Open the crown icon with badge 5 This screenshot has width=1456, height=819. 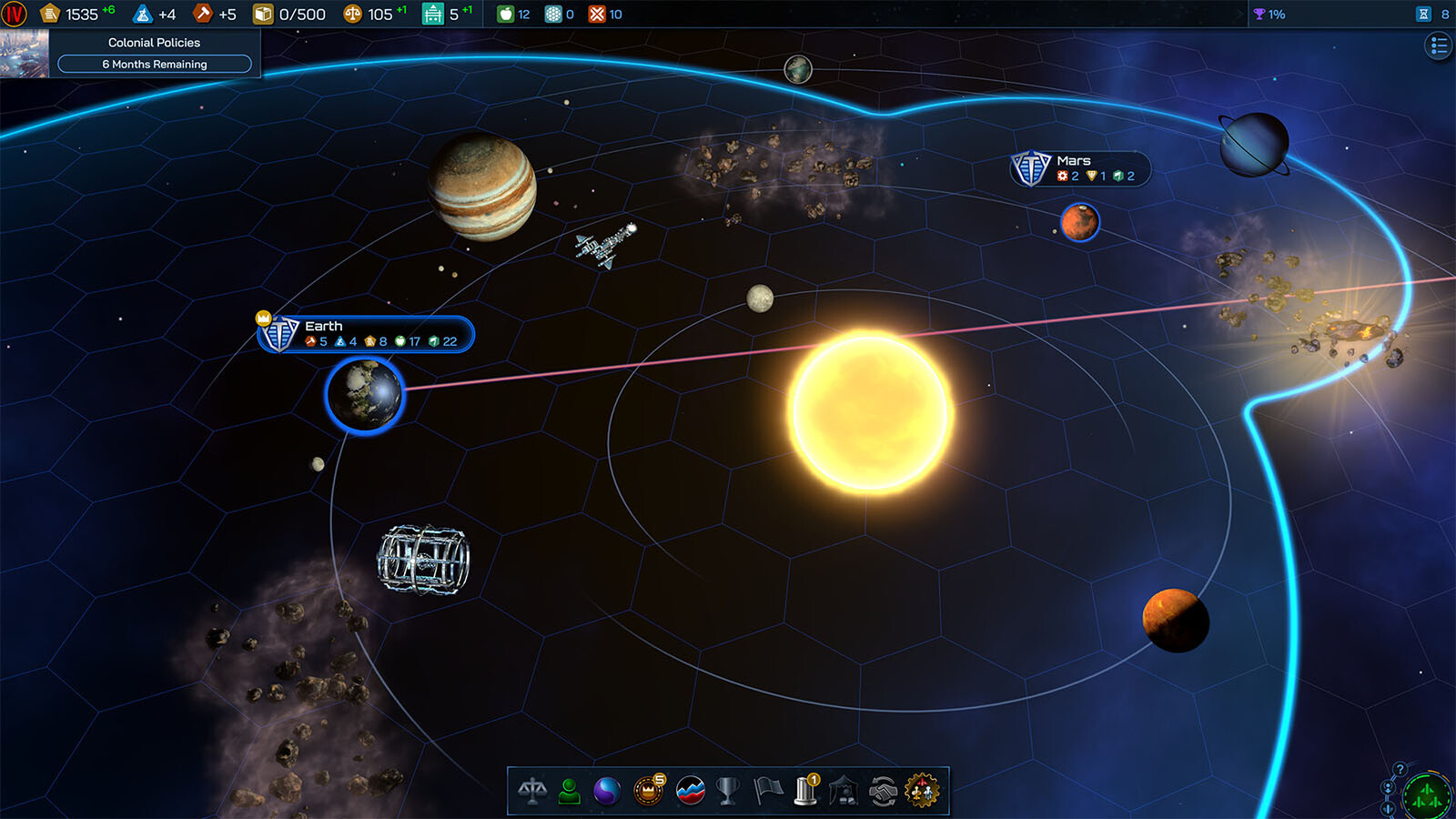click(648, 790)
